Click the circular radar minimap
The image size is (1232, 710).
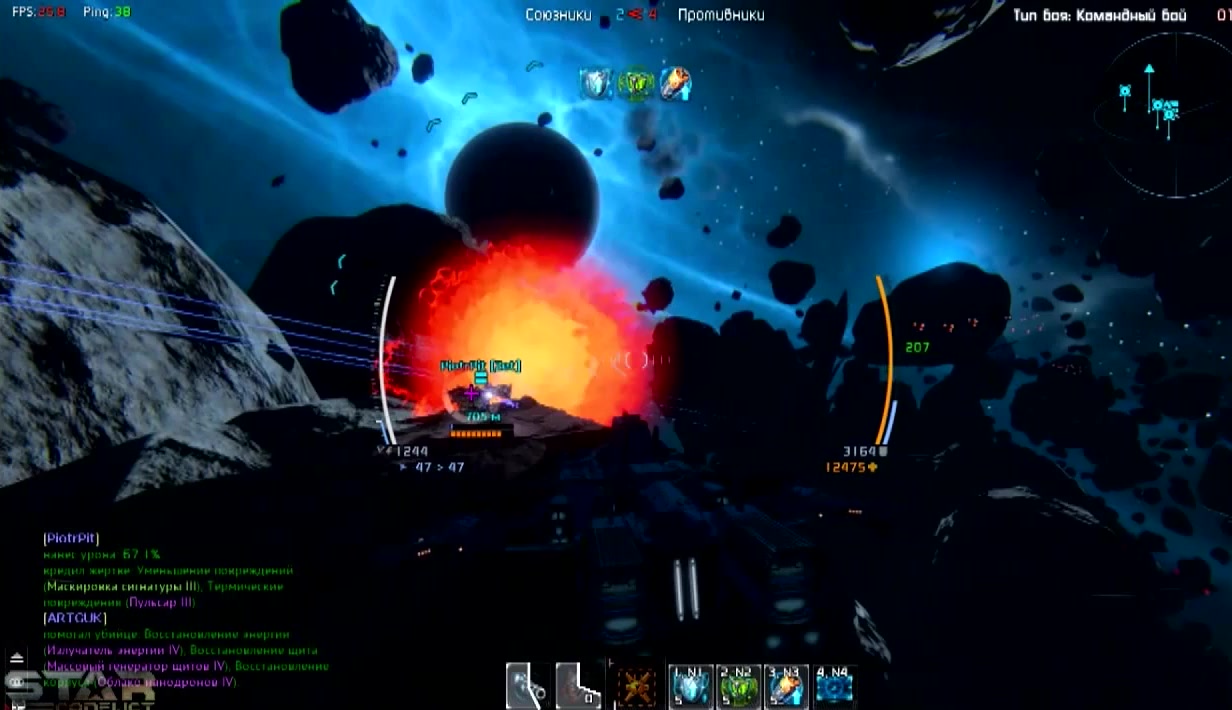(x=1165, y=111)
